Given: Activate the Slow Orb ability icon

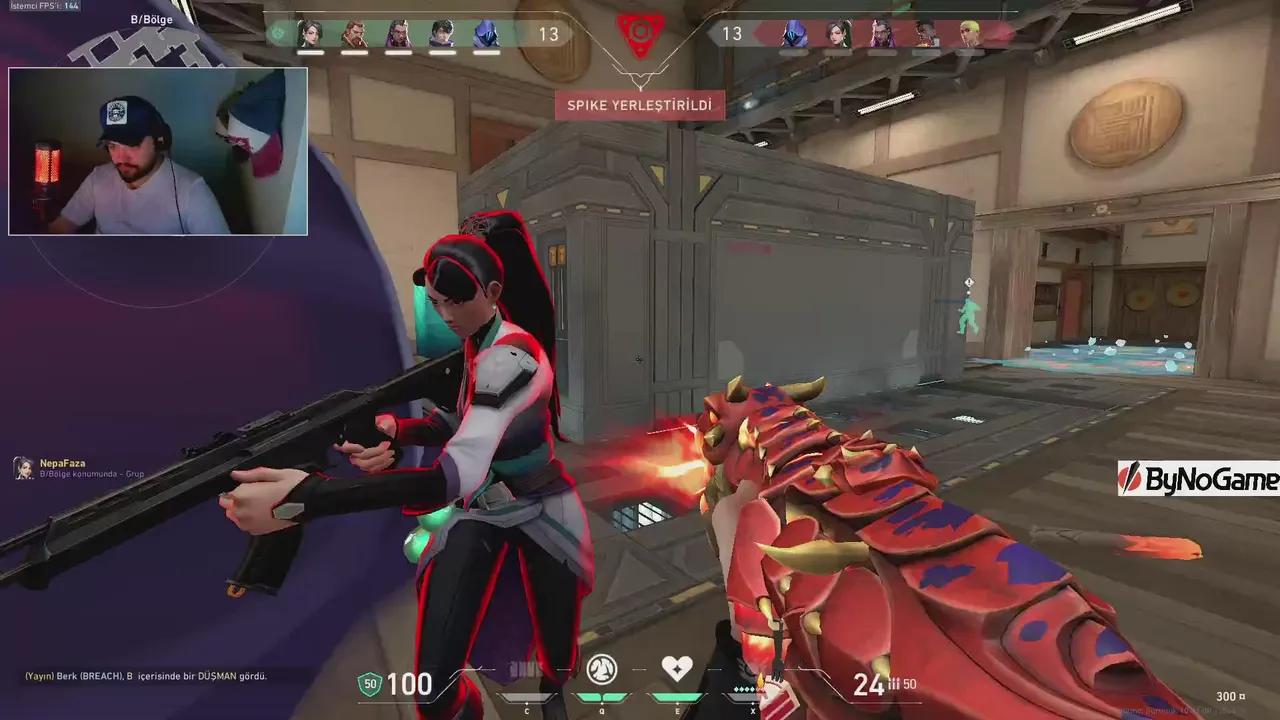Looking at the screenshot, I should coord(601,668).
